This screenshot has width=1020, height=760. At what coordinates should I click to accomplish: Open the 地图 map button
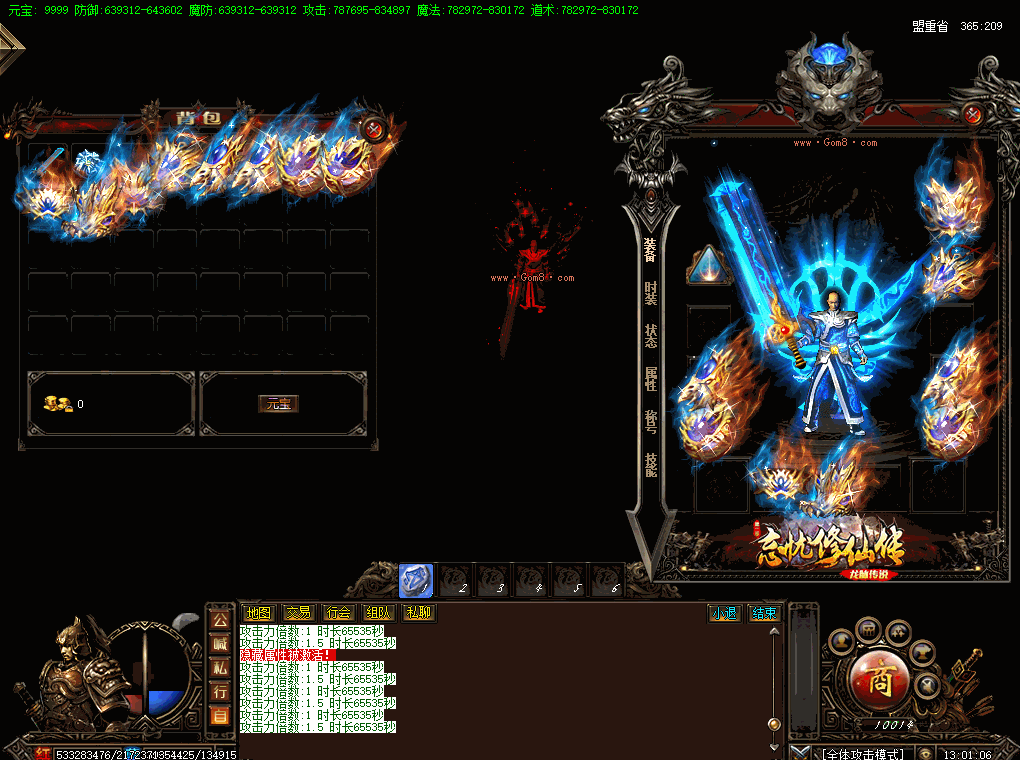tap(258, 613)
